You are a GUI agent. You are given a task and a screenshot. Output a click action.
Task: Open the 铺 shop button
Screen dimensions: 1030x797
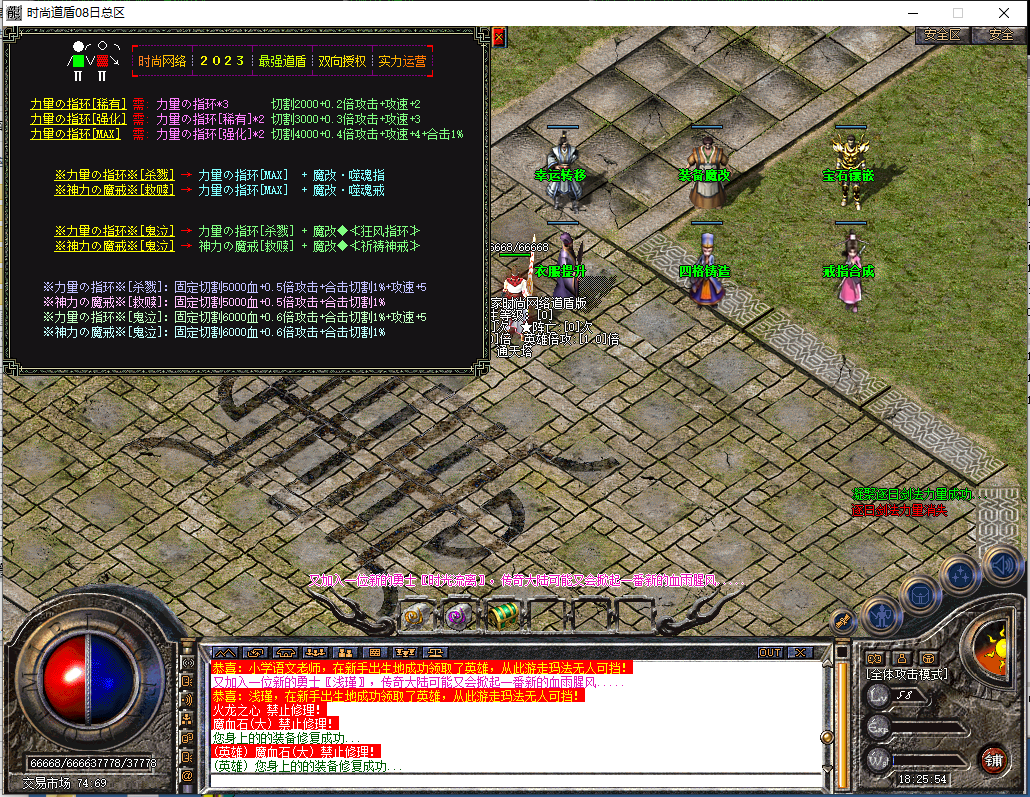tap(992, 759)
